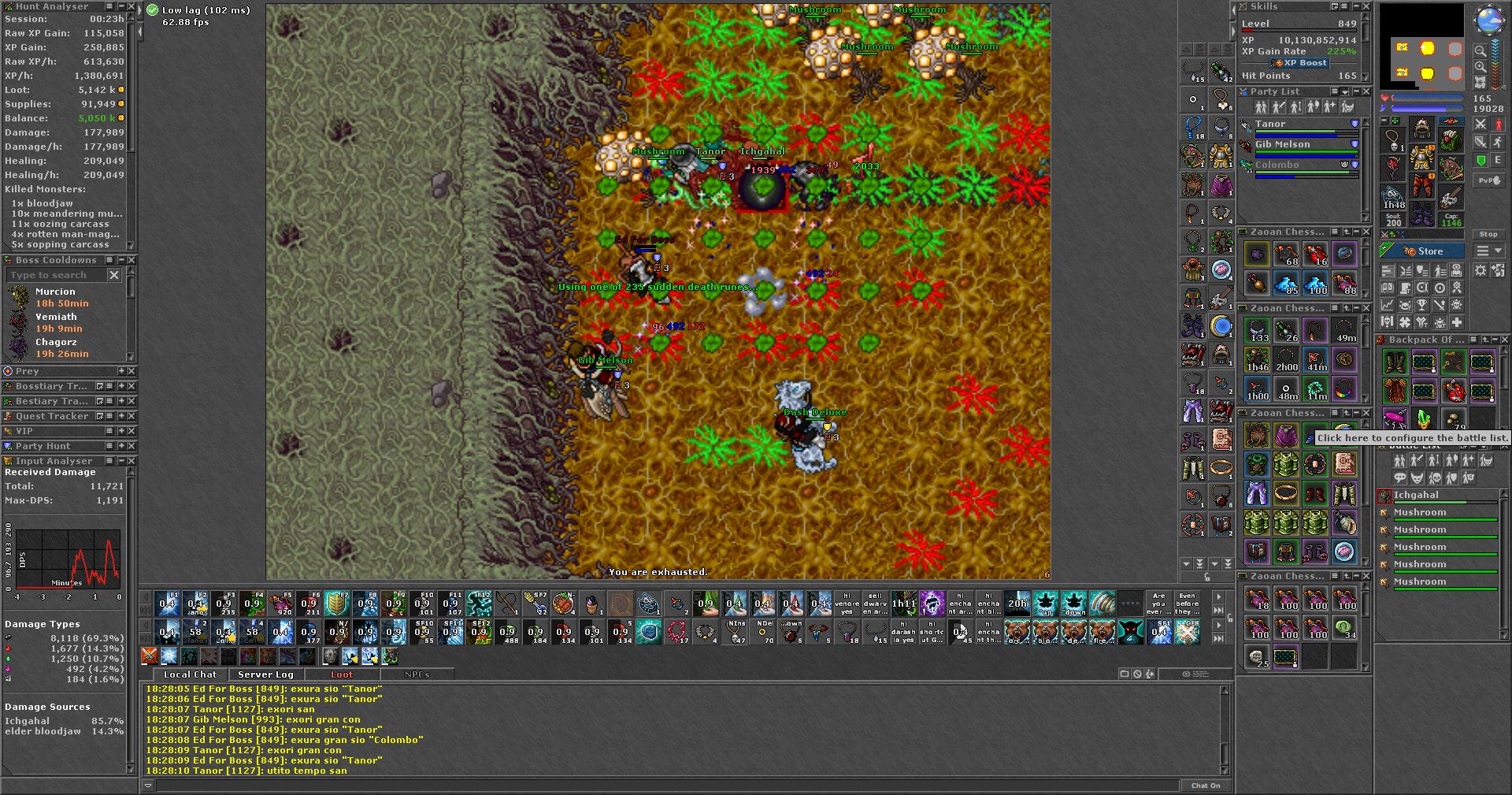The width and height of the screenshot is (1512, 795).
Task: Minimize the Skills panel
Action: (1356, 6)
